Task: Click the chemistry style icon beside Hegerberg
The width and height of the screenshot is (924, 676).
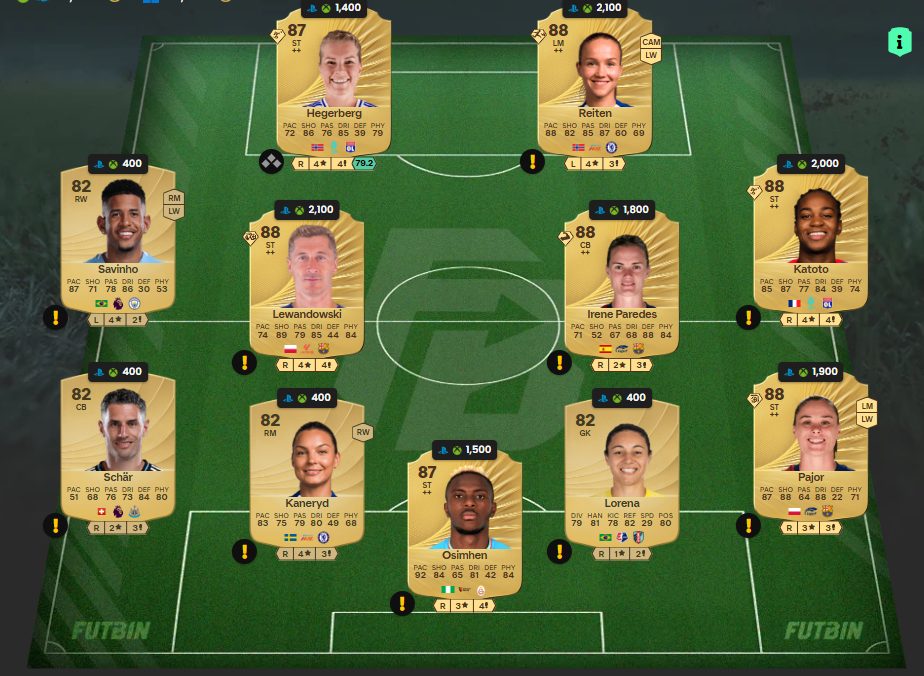Action: coord(271,161)
